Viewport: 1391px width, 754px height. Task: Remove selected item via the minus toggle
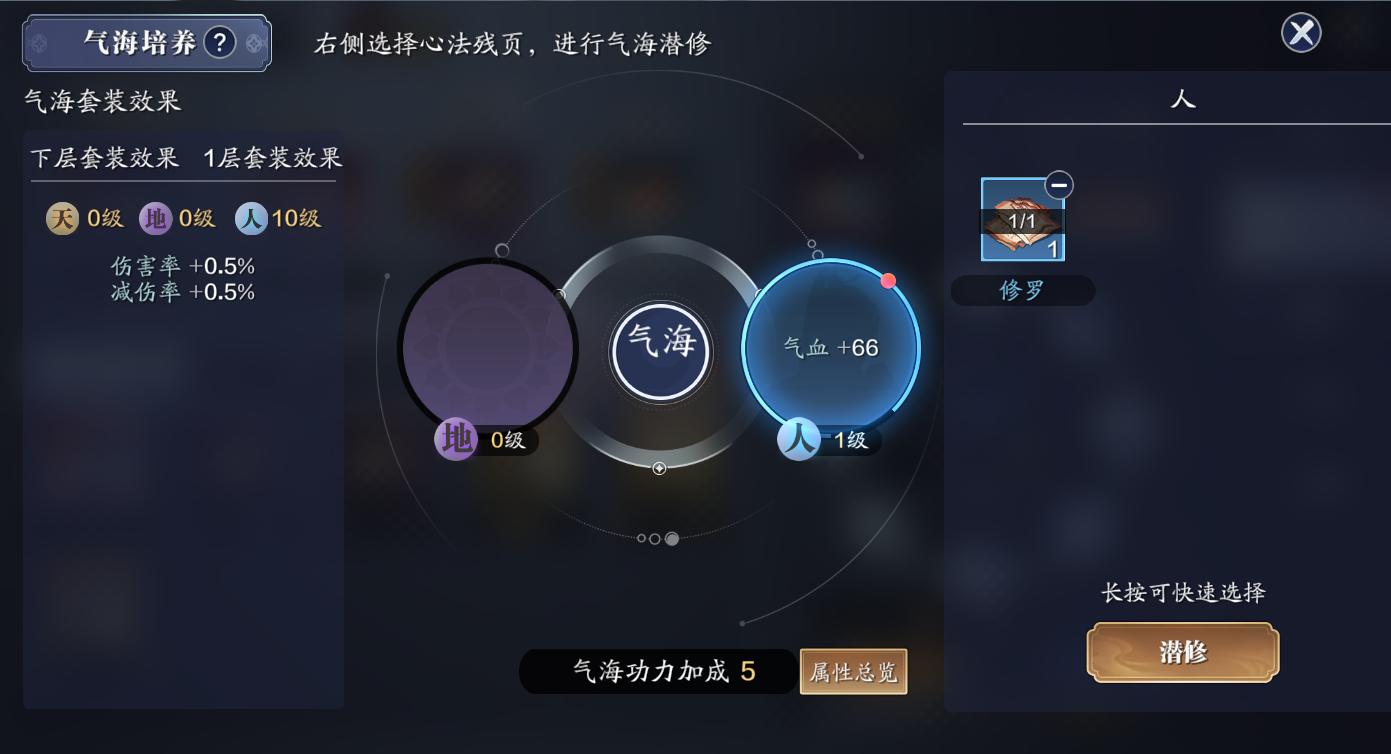1058,185
